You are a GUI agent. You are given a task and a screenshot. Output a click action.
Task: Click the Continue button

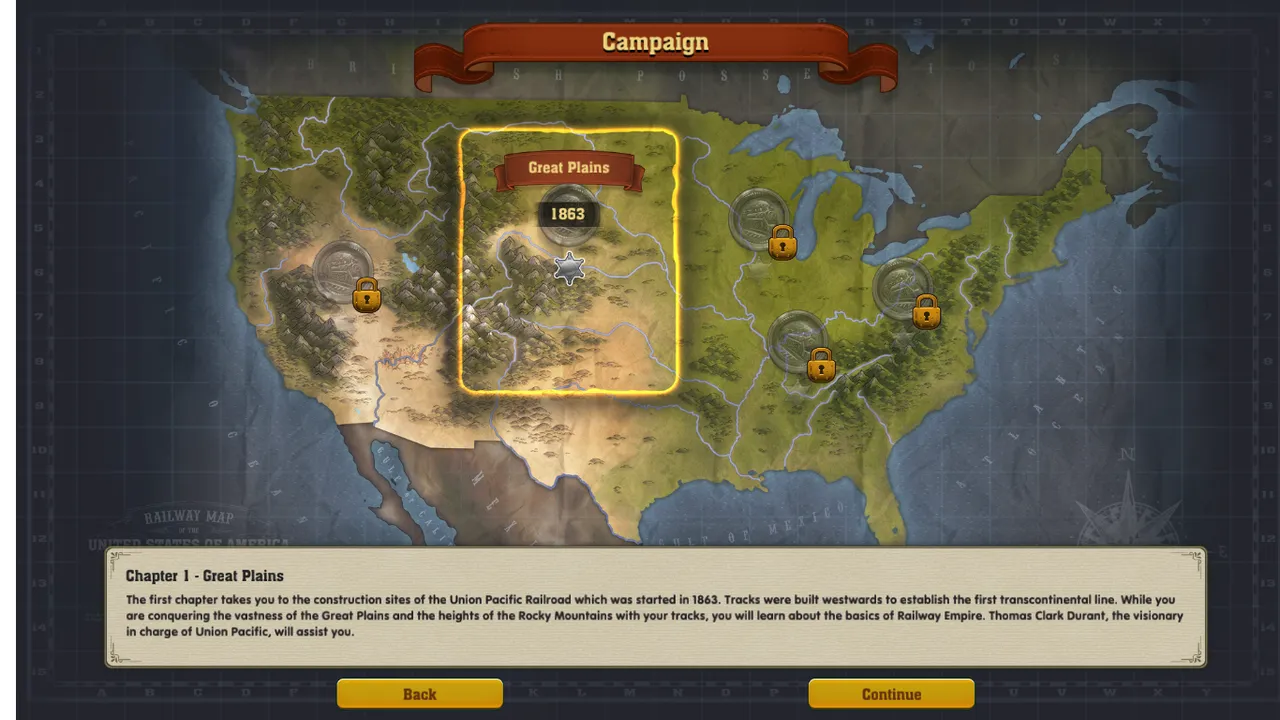click(x=891, y=694)
